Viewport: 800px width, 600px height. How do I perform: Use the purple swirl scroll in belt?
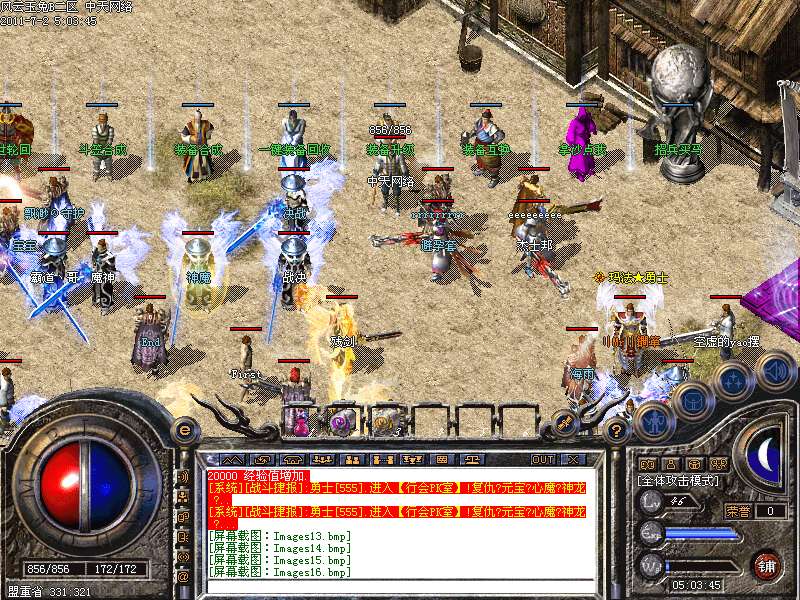click(x=343, y=421)
